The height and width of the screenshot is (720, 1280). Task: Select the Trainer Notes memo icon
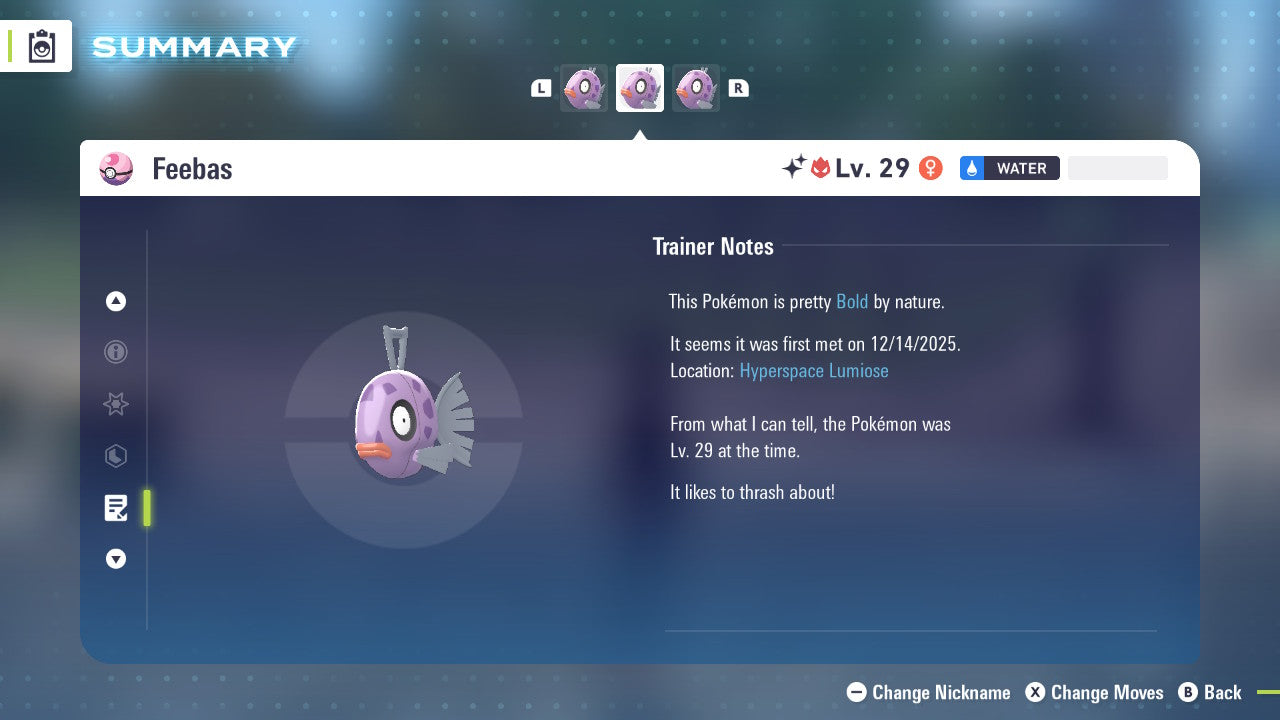pyautogui.click(x=116, y=508)
